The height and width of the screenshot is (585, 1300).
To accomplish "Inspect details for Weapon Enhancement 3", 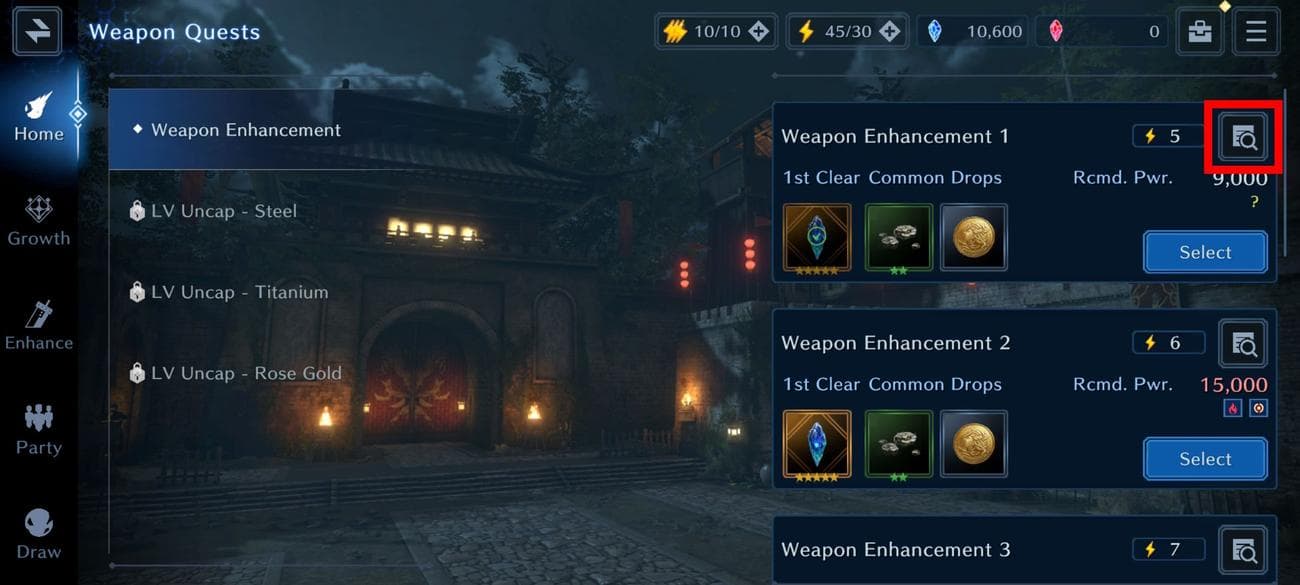I will click(x=1244, y=550).
